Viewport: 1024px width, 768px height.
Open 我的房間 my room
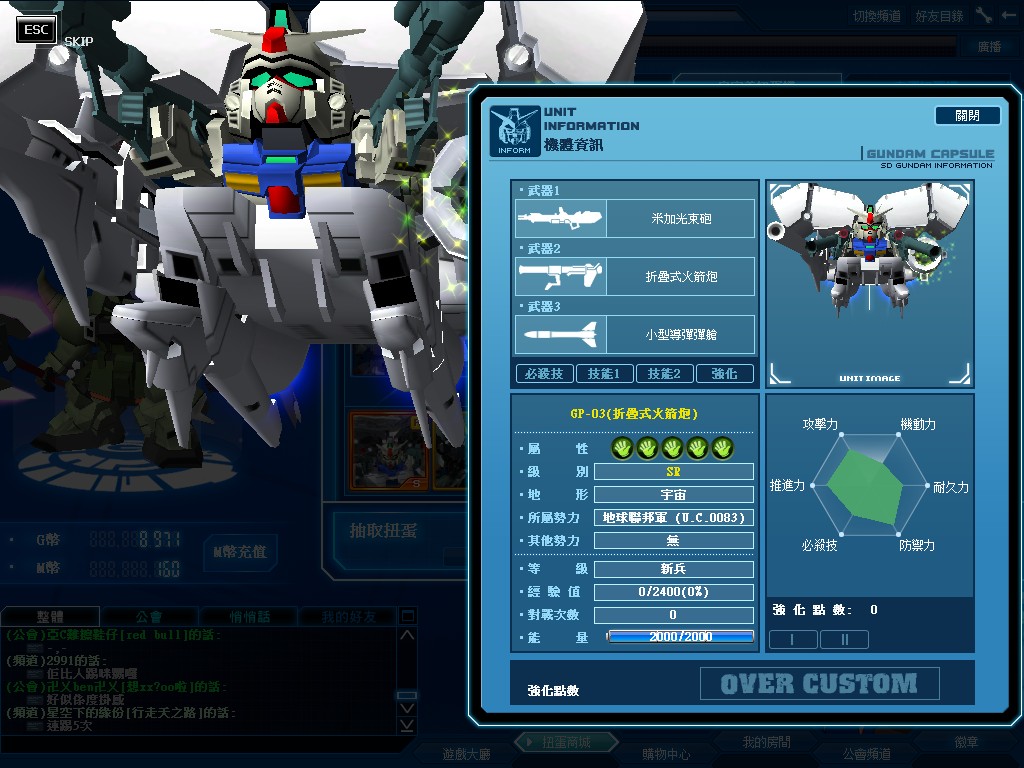(766, 742)
